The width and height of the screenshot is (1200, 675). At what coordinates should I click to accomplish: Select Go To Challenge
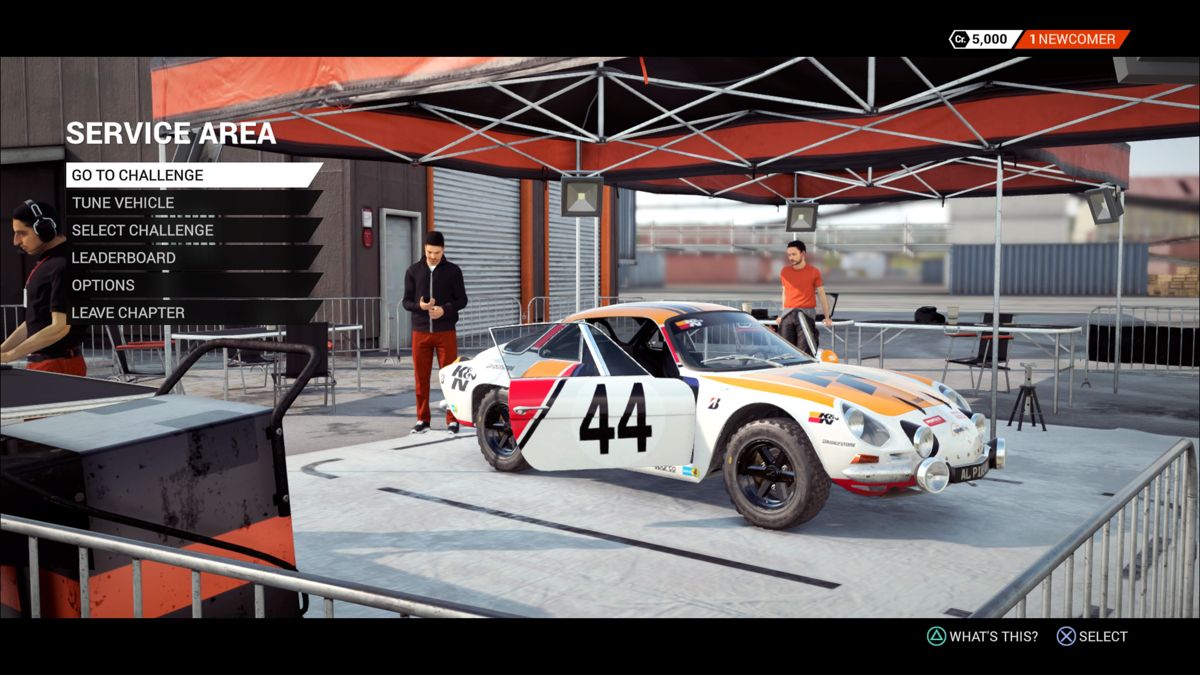(x=138, y=175)
